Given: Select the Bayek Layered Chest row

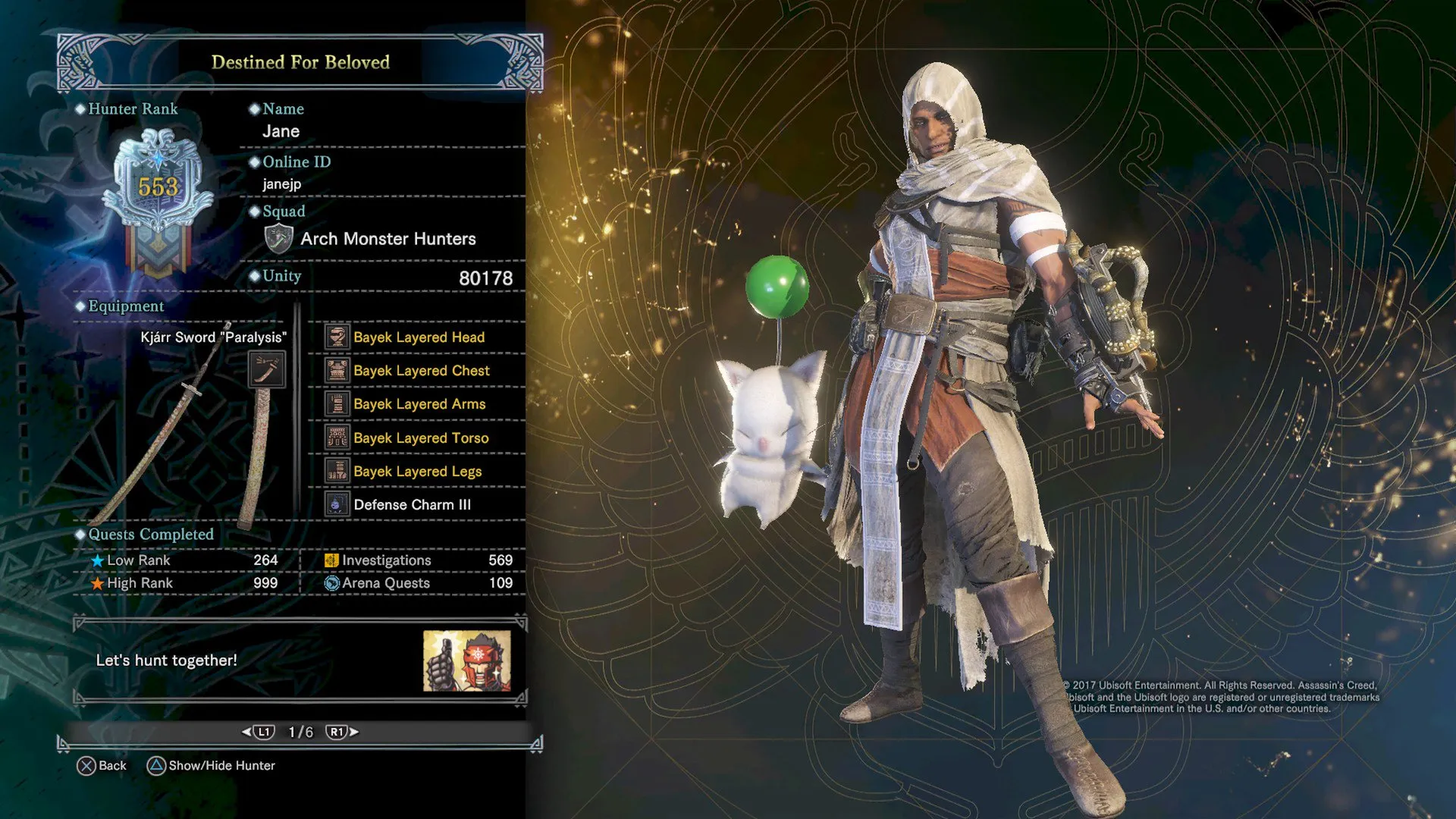Looking at the screenshot, I should [x=421, y=371].
